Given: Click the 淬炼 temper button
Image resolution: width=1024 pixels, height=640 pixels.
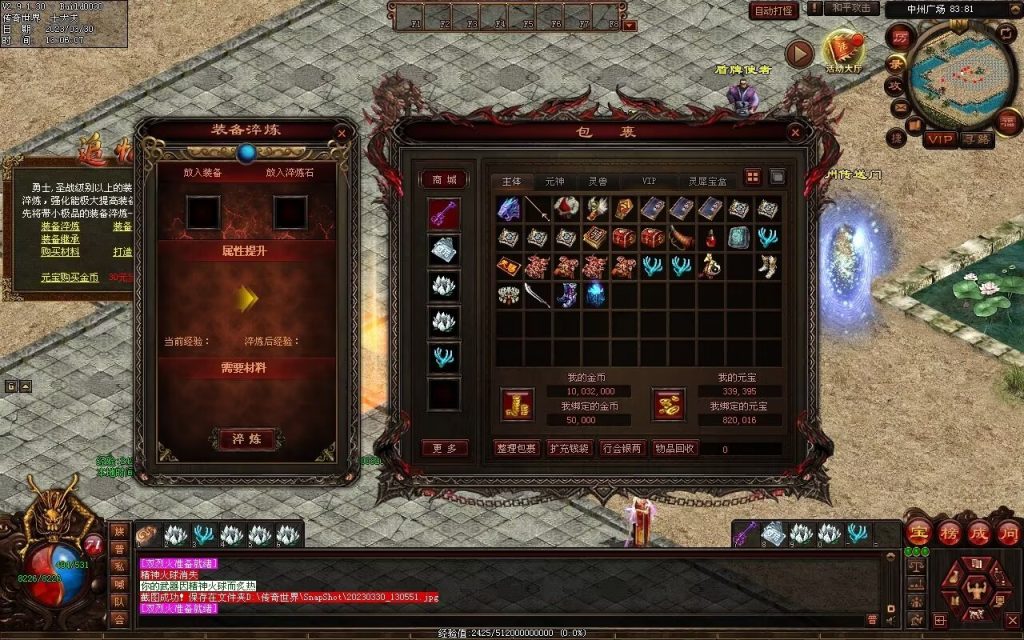Looking at the screenshot, I should tap(245, 439).
